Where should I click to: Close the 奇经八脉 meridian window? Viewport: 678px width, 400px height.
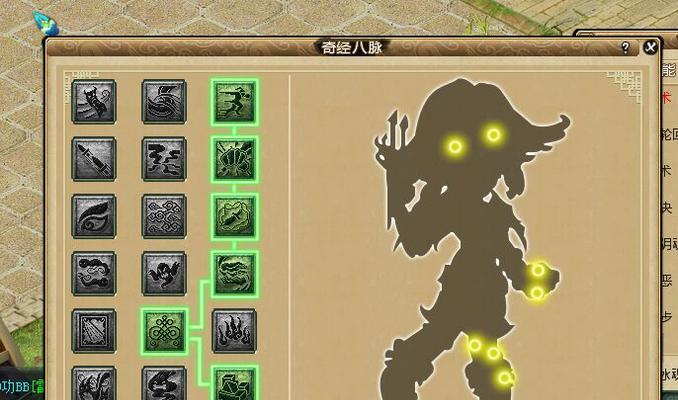point(651,46)
